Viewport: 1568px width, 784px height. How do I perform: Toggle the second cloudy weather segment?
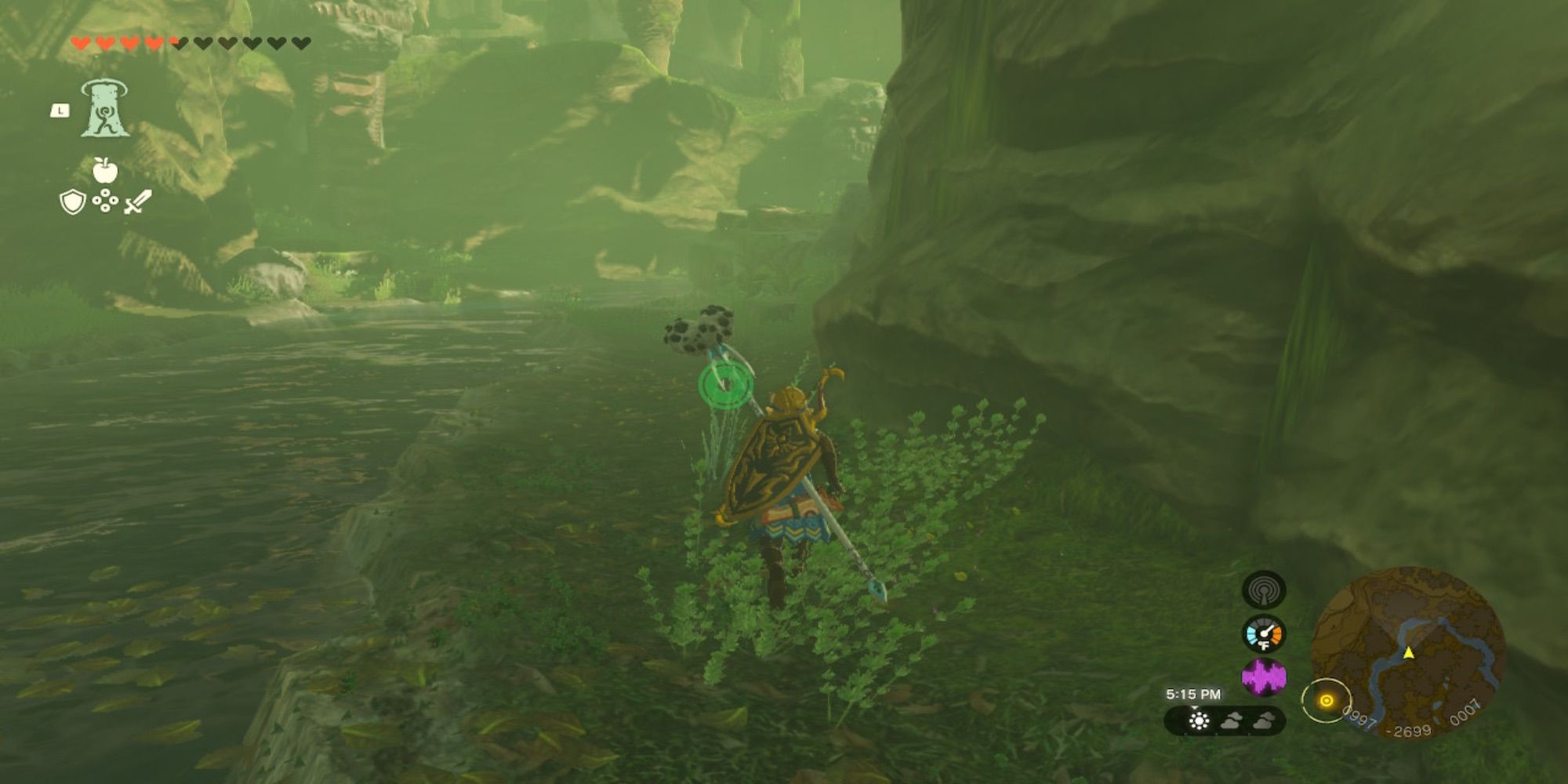click(1265, 721)
